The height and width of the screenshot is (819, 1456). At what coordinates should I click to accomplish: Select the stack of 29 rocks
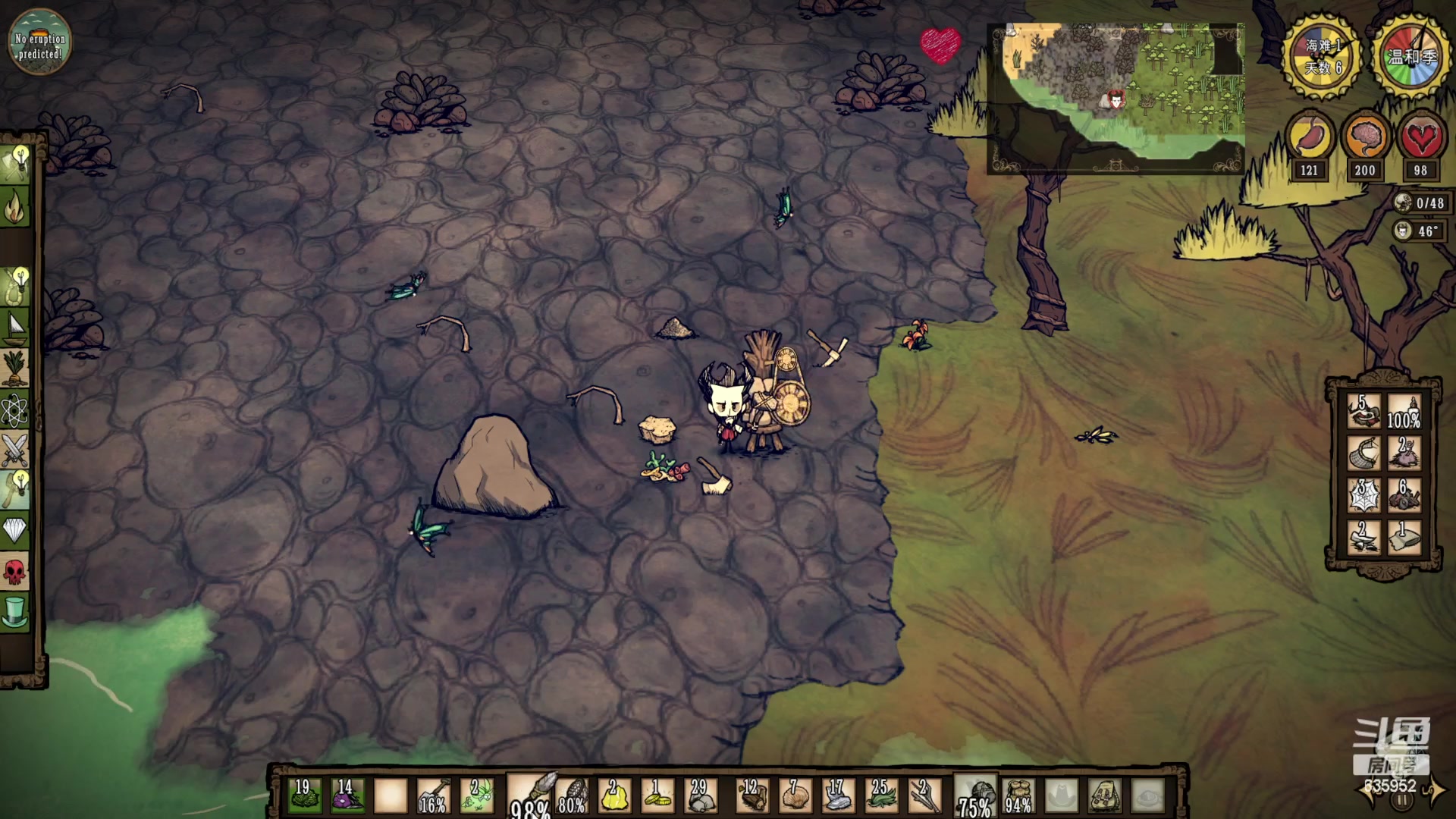[x=700, y=796]
